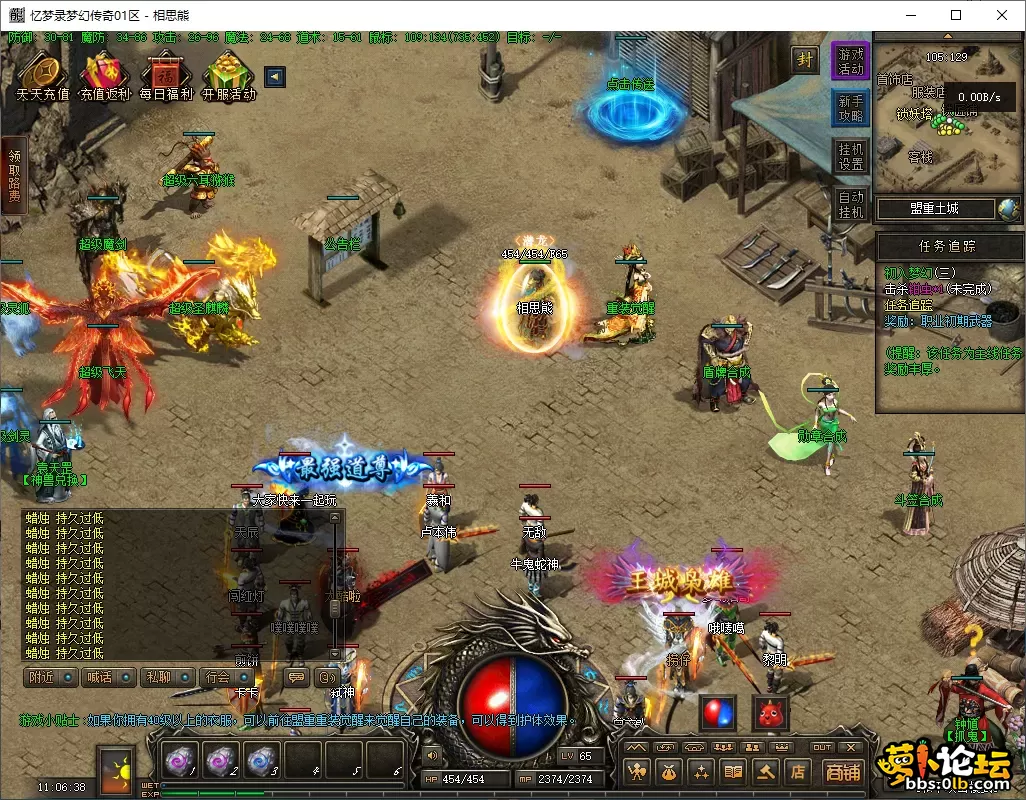
Task: Click the 封 button beside game events
Action: coord(805,59)
